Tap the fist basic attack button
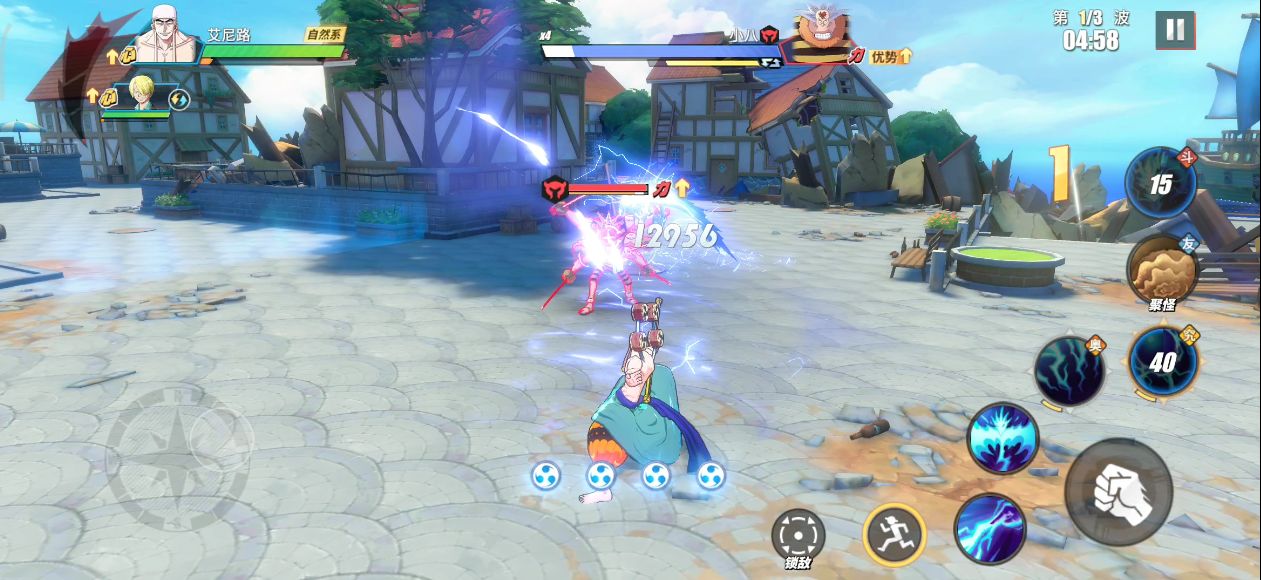1261x580 pixels. [x=1117, y=491]
